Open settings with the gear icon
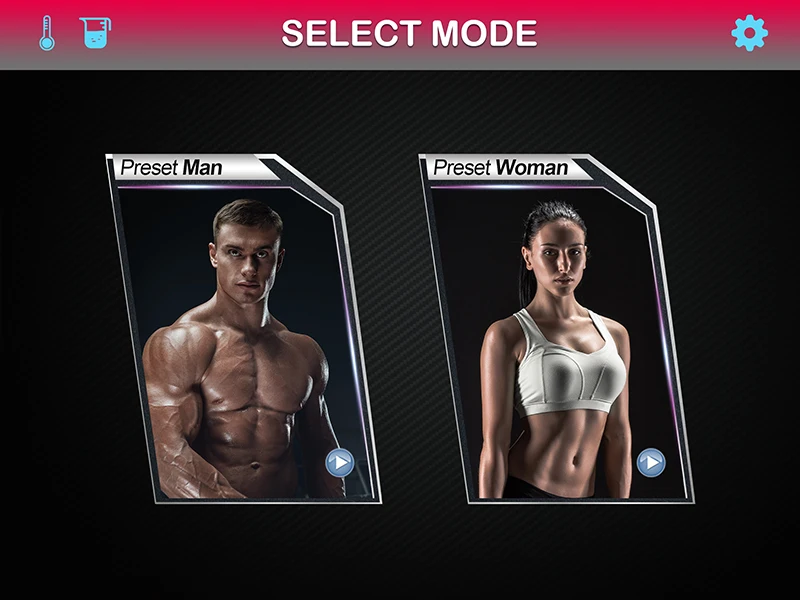Image resolution: width=800 pixels, height=600 pixels. point(749,34)
